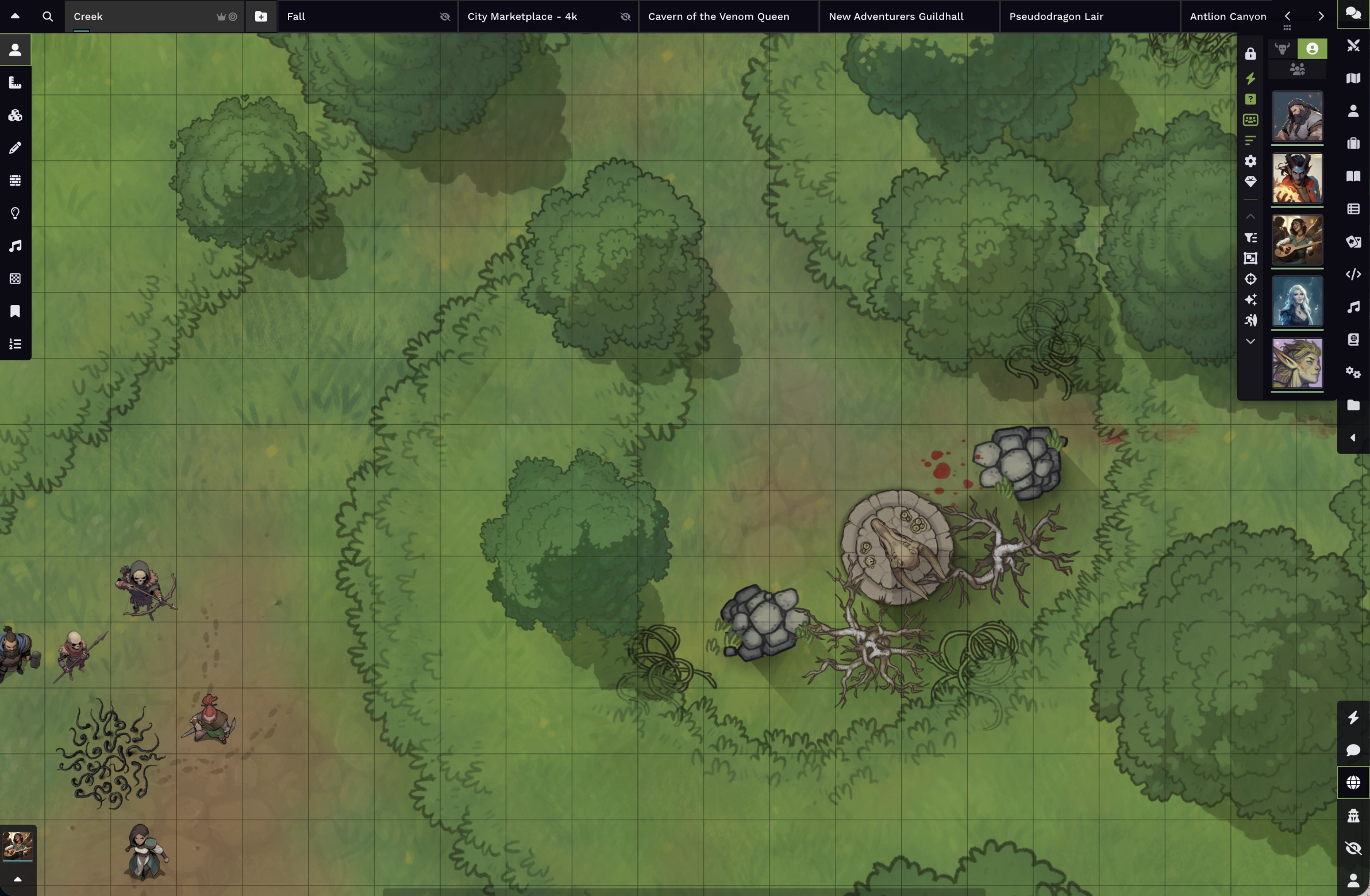
Task: Open the crossed swords combat tracker
Action: pos(1353,45)
